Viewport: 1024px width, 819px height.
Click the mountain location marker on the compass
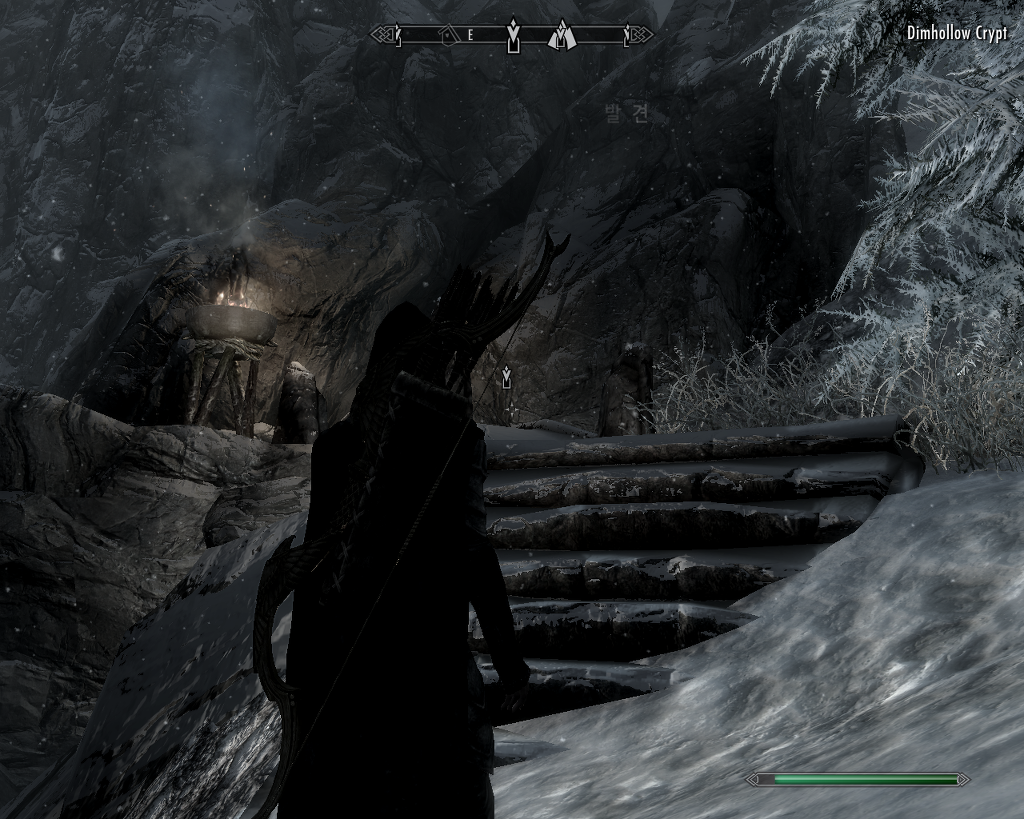562,36
